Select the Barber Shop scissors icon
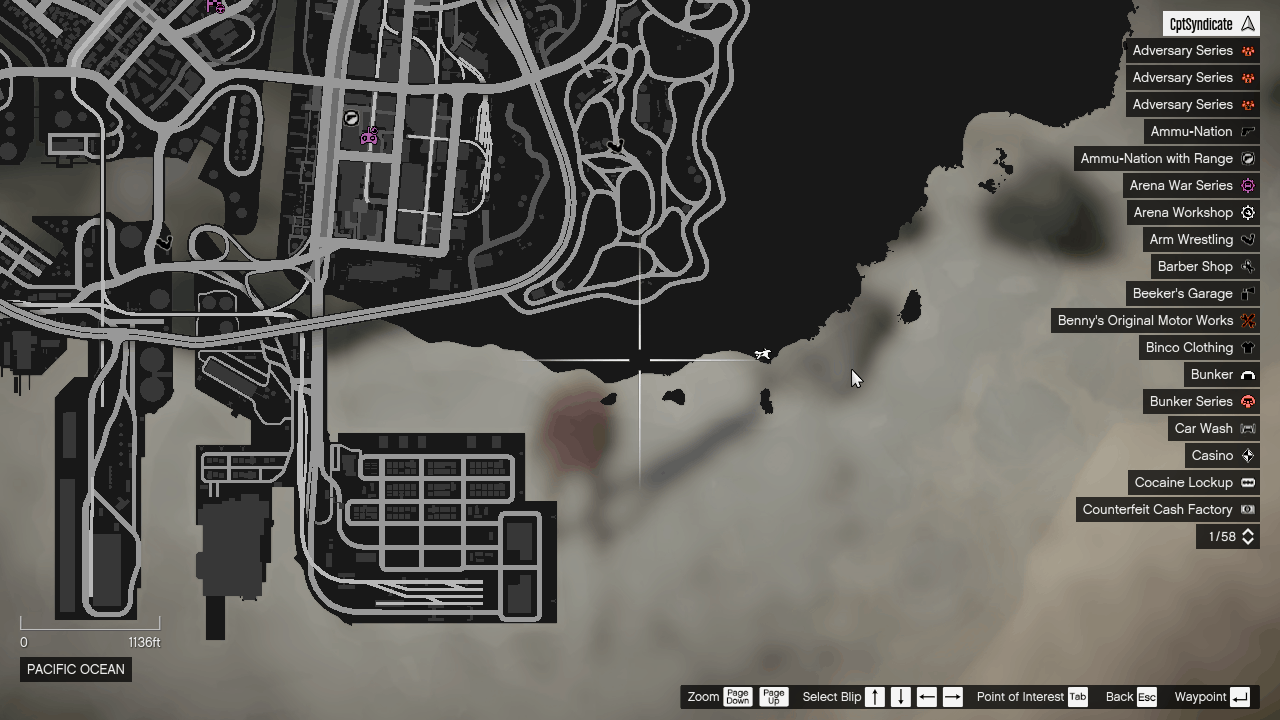 click(x=1246, y=266)
